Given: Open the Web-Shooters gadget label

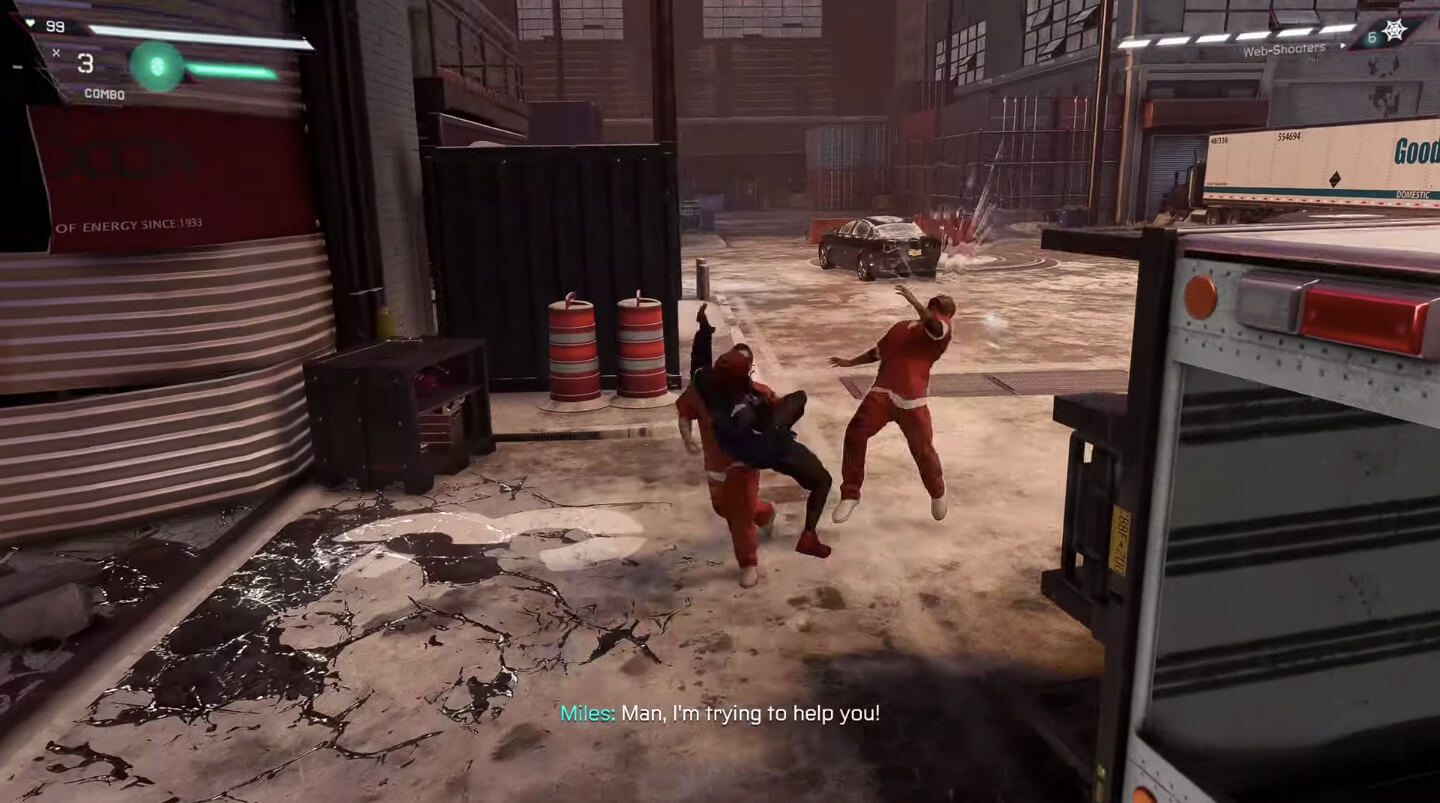Looking at the screenshot, I should pos(1285,50).
